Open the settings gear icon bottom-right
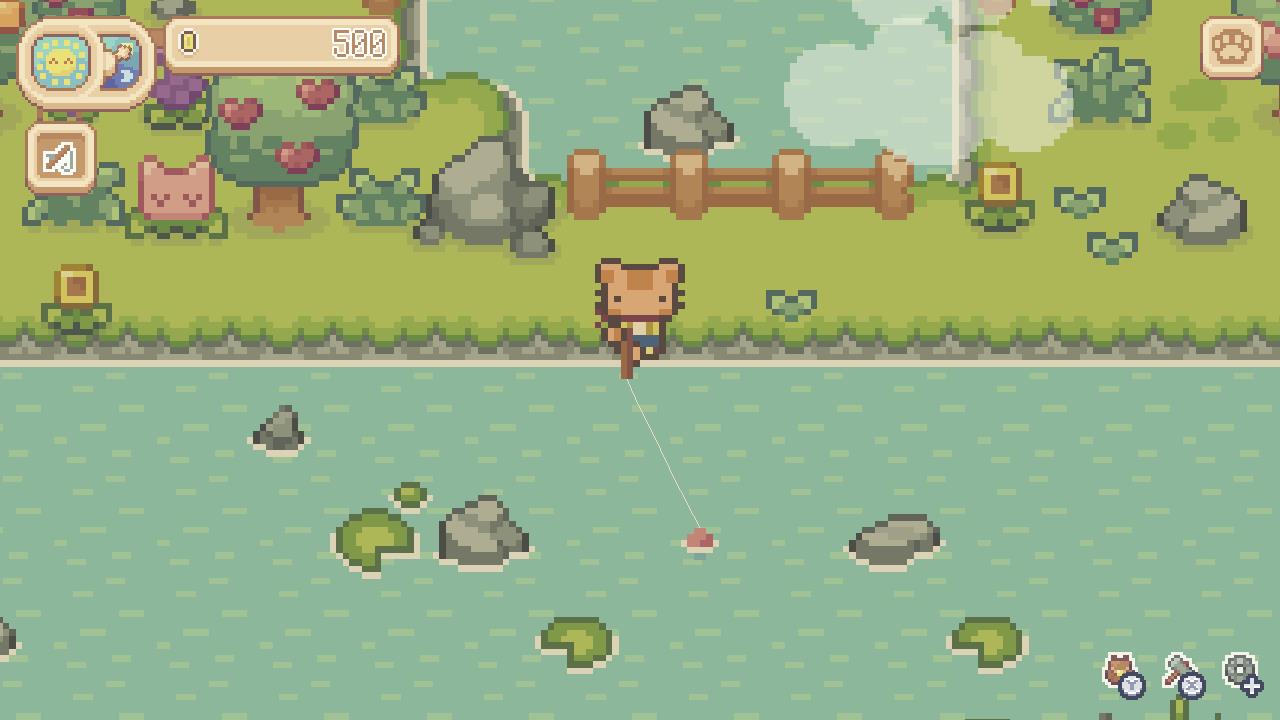 1239,665
